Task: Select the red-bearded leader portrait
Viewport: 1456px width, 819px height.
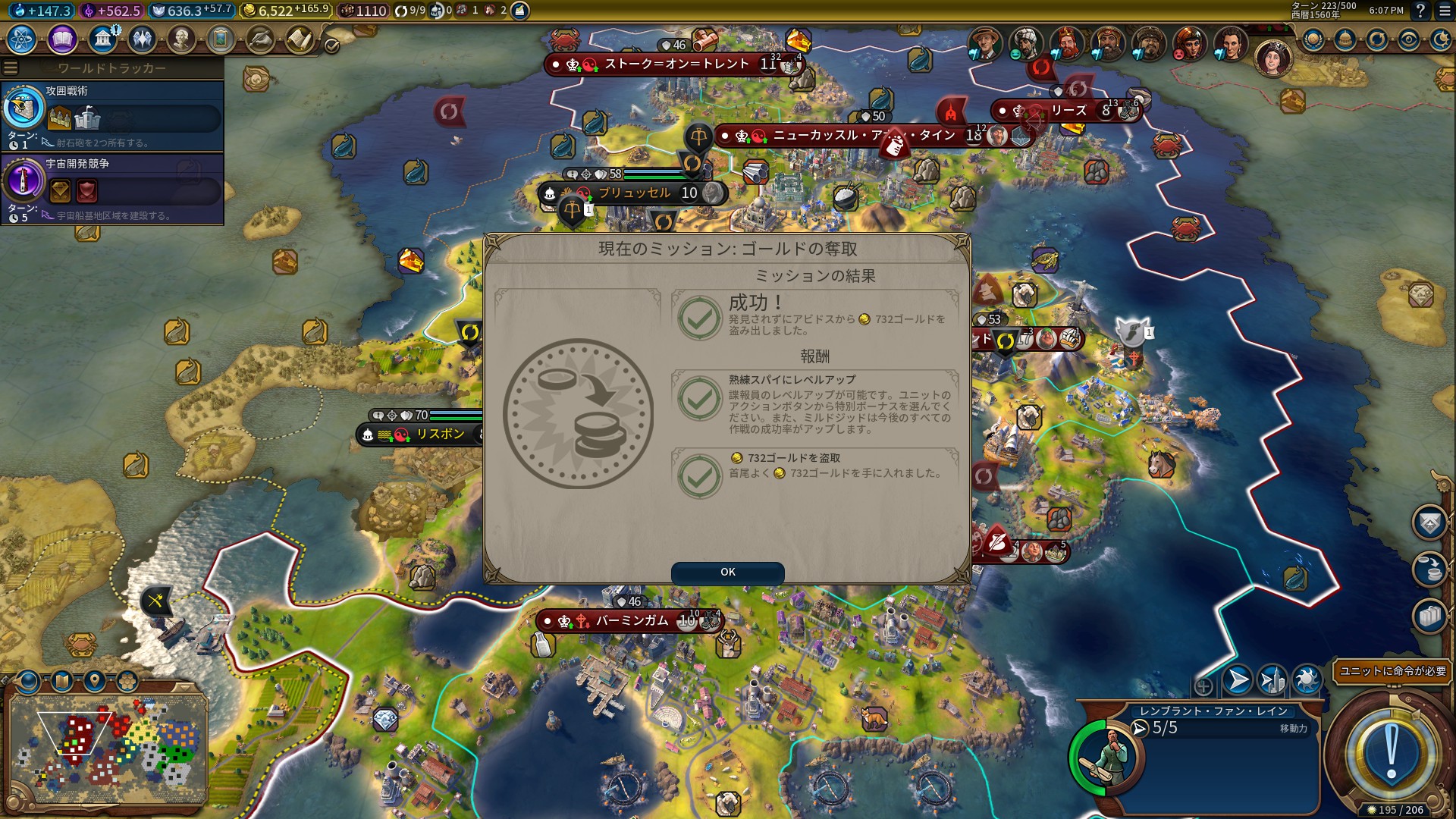Action: click(1066, 43)
